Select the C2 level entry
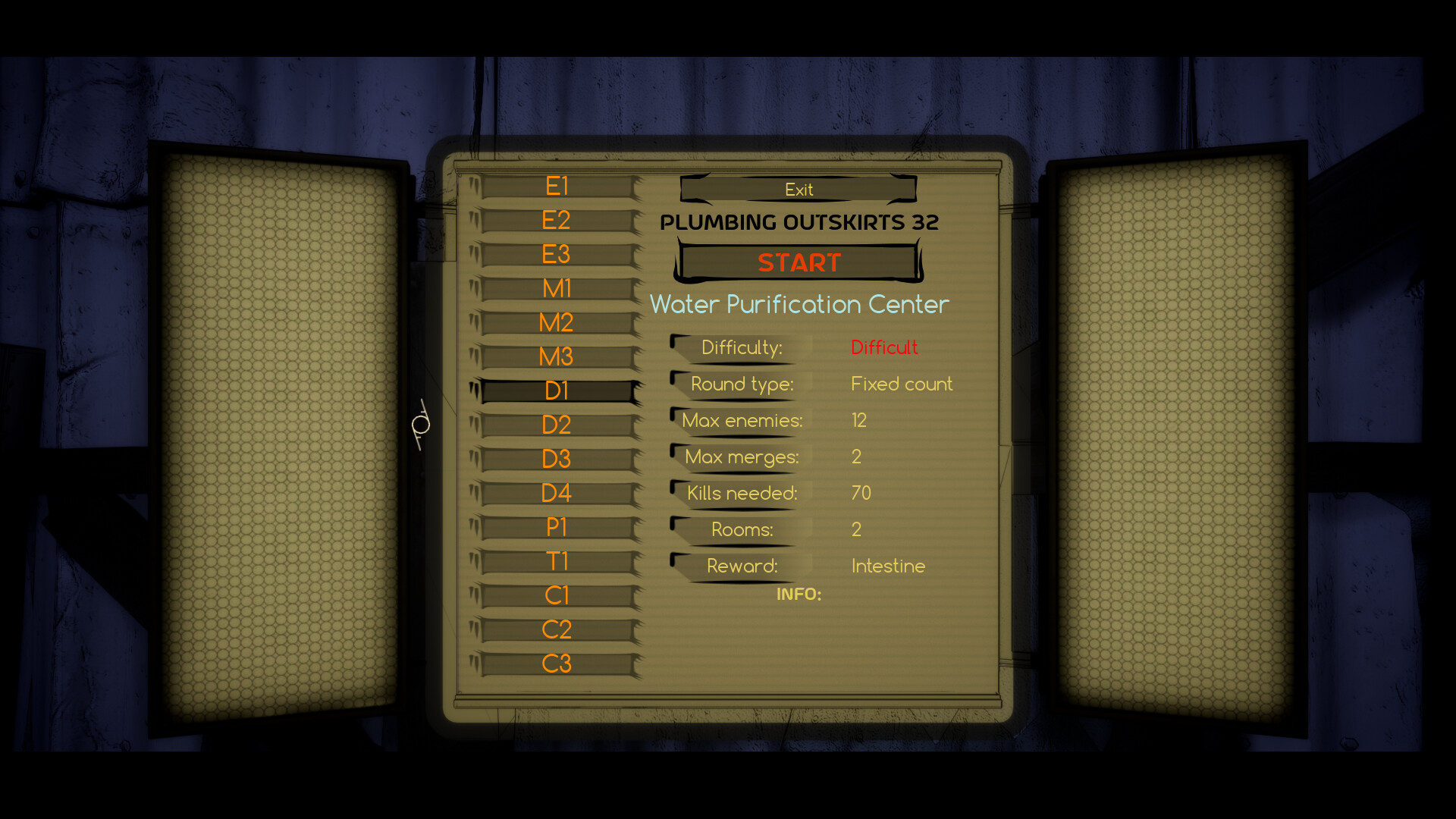1456x819 pixels. click(x=556, y=629)
